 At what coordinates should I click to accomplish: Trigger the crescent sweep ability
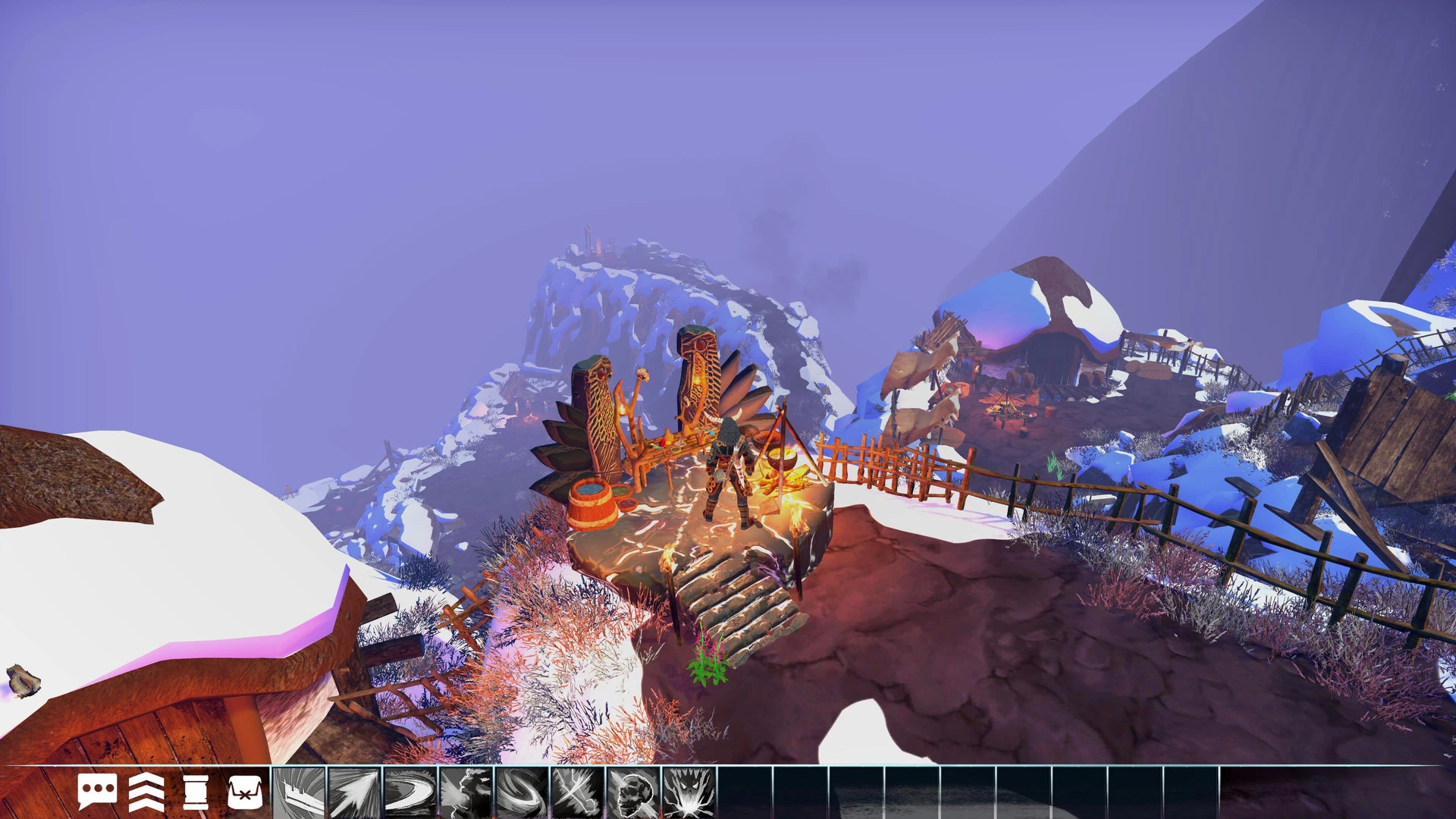410,792
